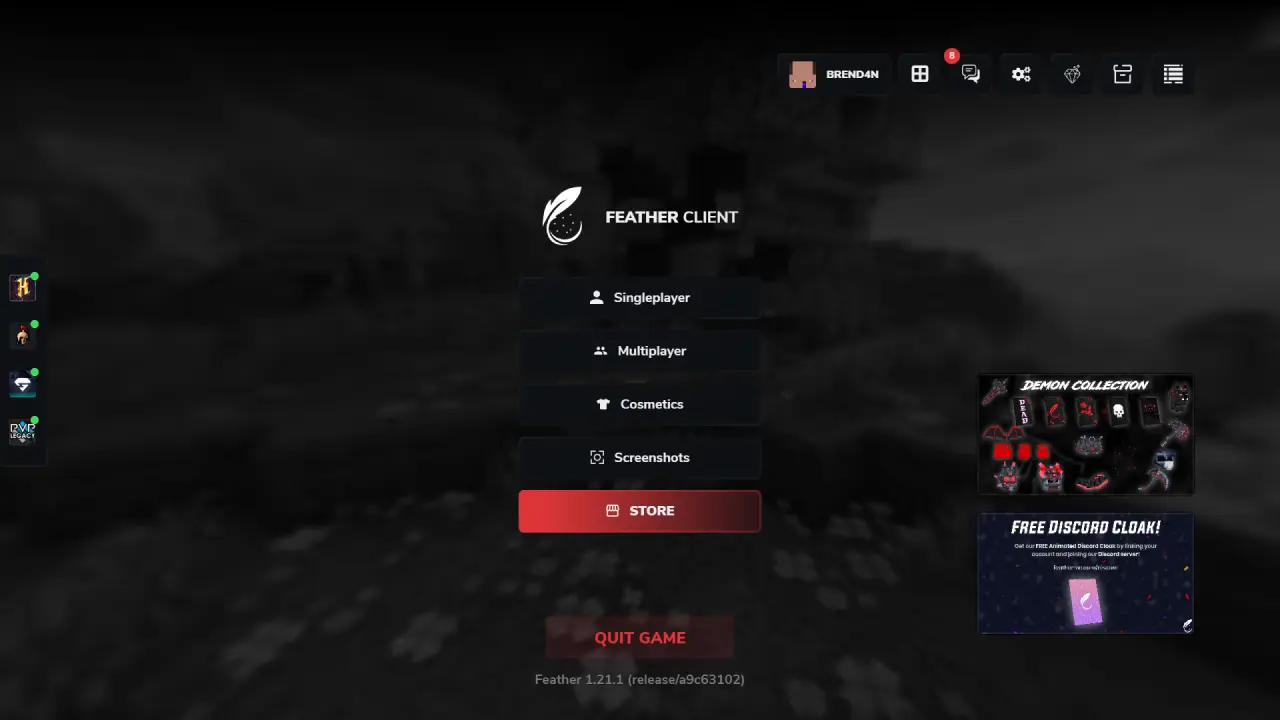The width and height of the screenshot is (1280, 720).
Task: Click the Feather Client logo
Action: tap(562, 214)
